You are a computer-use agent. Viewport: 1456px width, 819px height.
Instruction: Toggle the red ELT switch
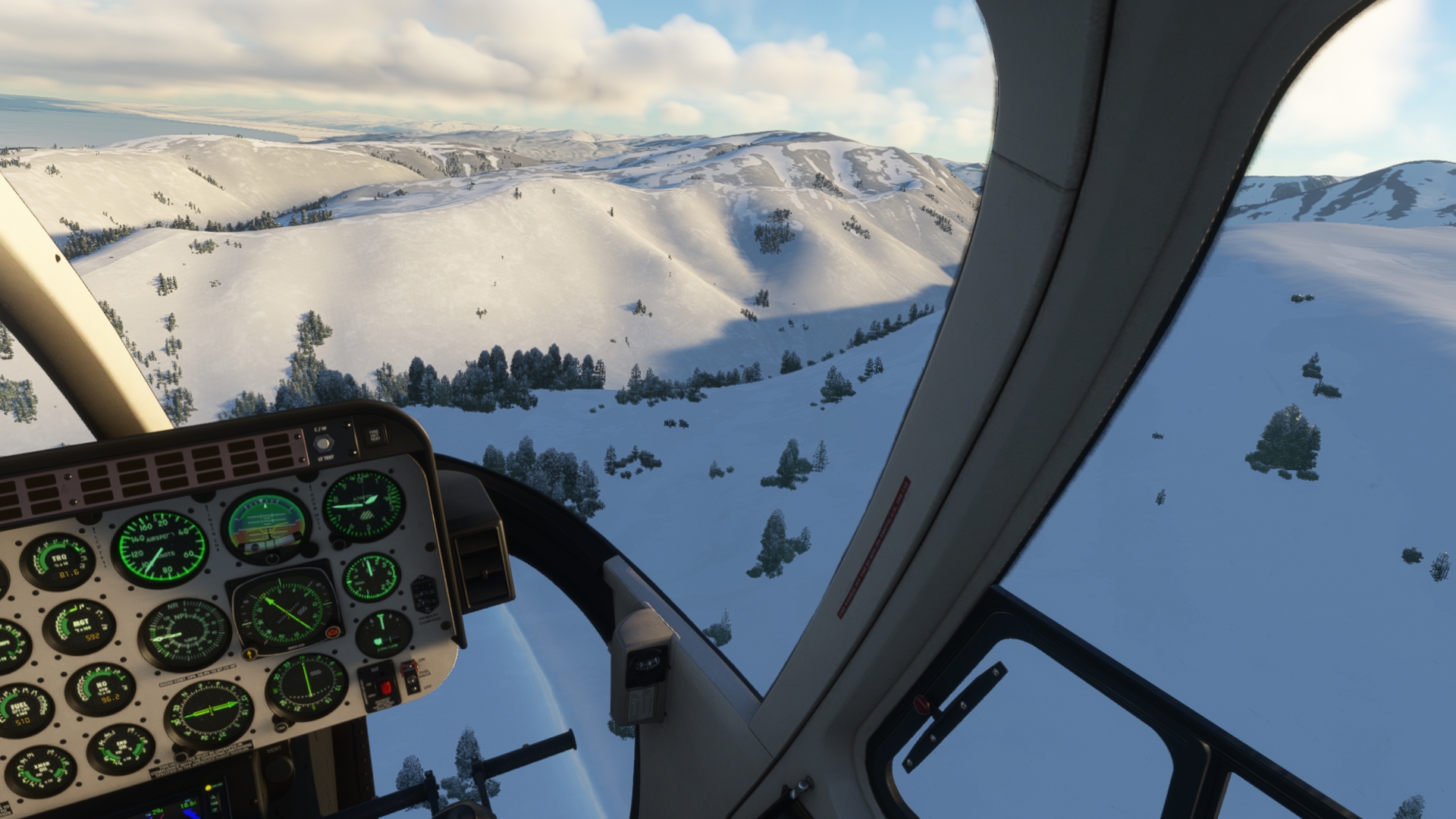[384, 687]
